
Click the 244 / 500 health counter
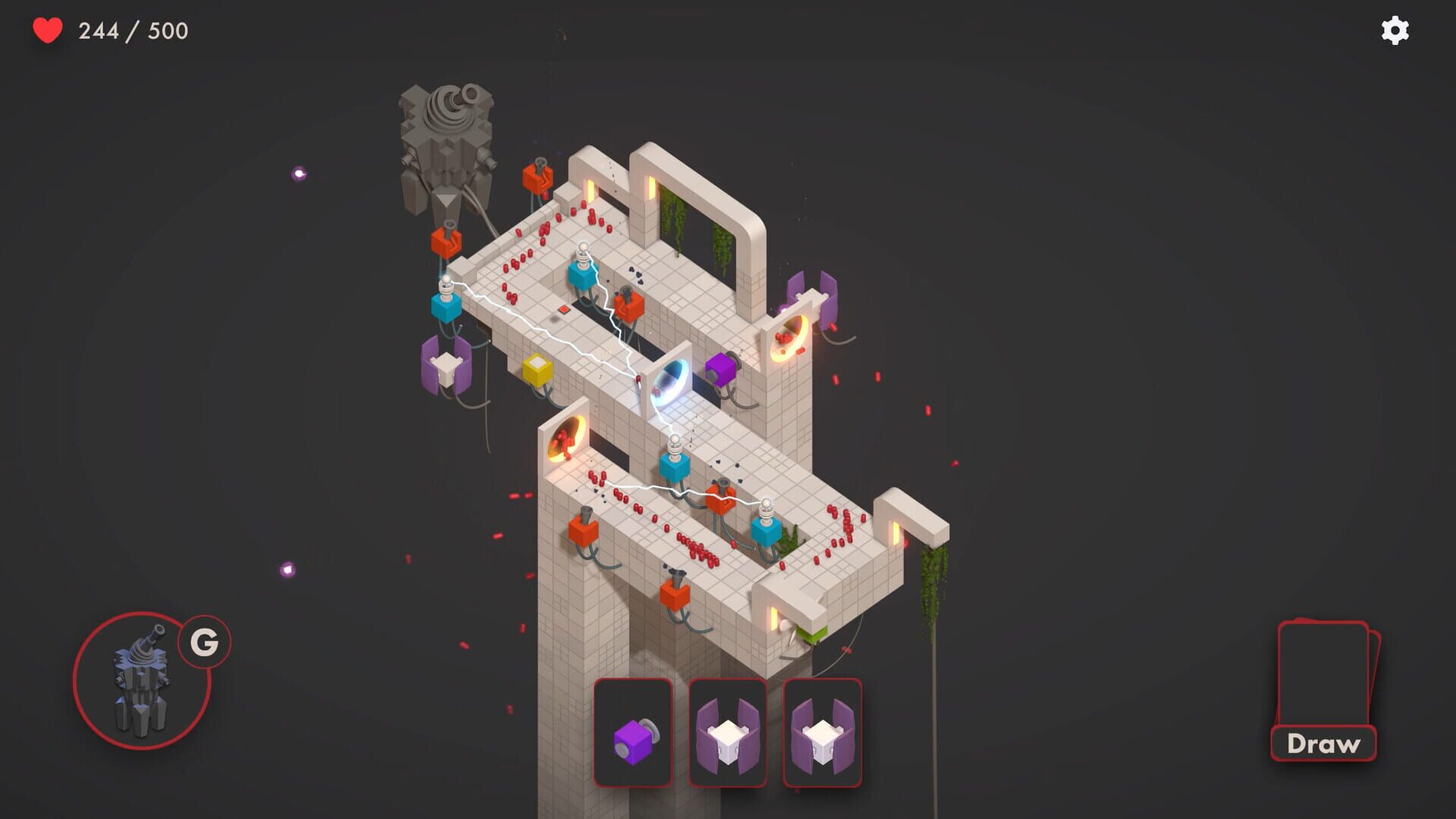(x=133, y=32)
